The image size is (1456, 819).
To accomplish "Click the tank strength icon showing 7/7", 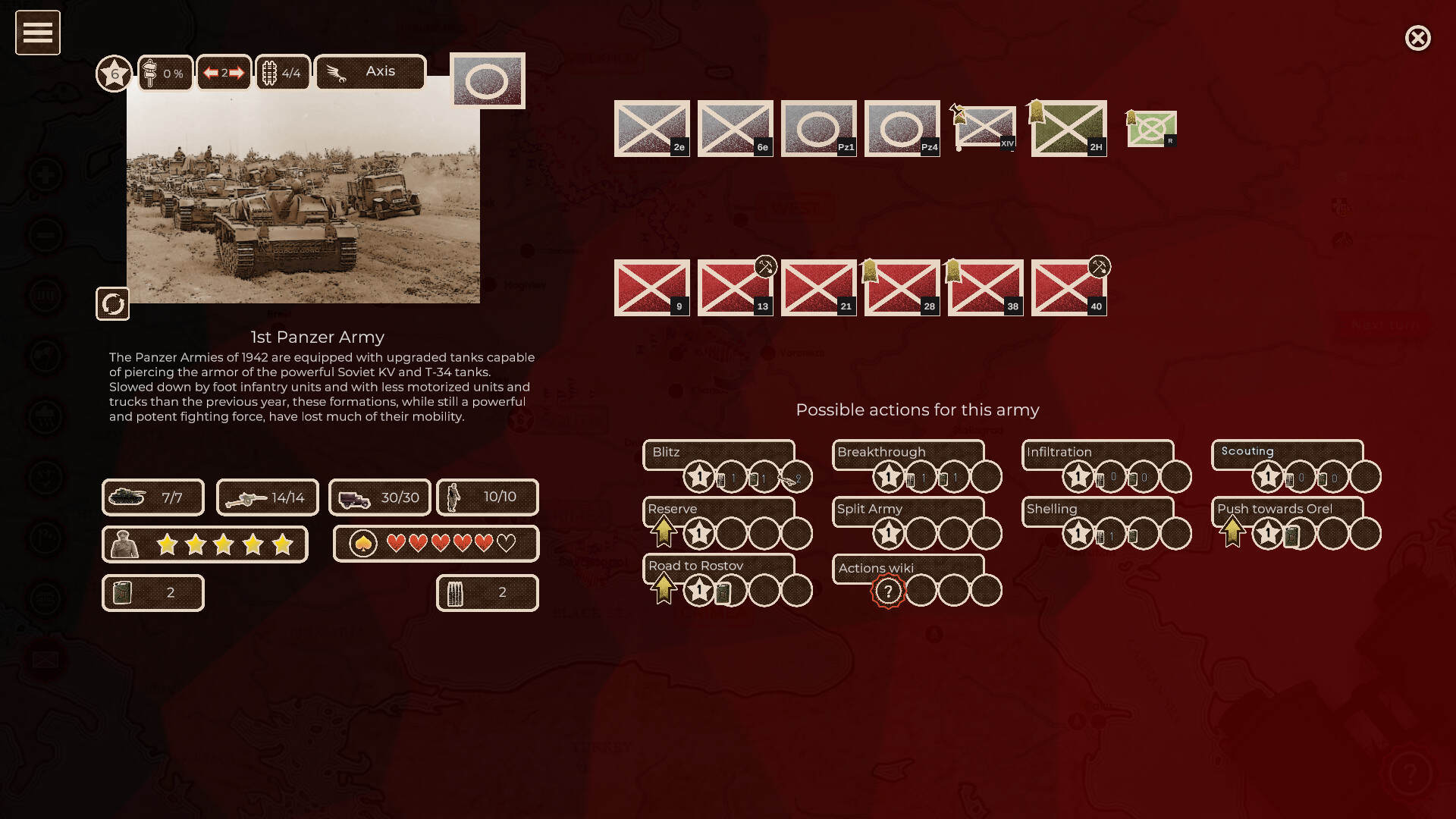I will (152, 497).
